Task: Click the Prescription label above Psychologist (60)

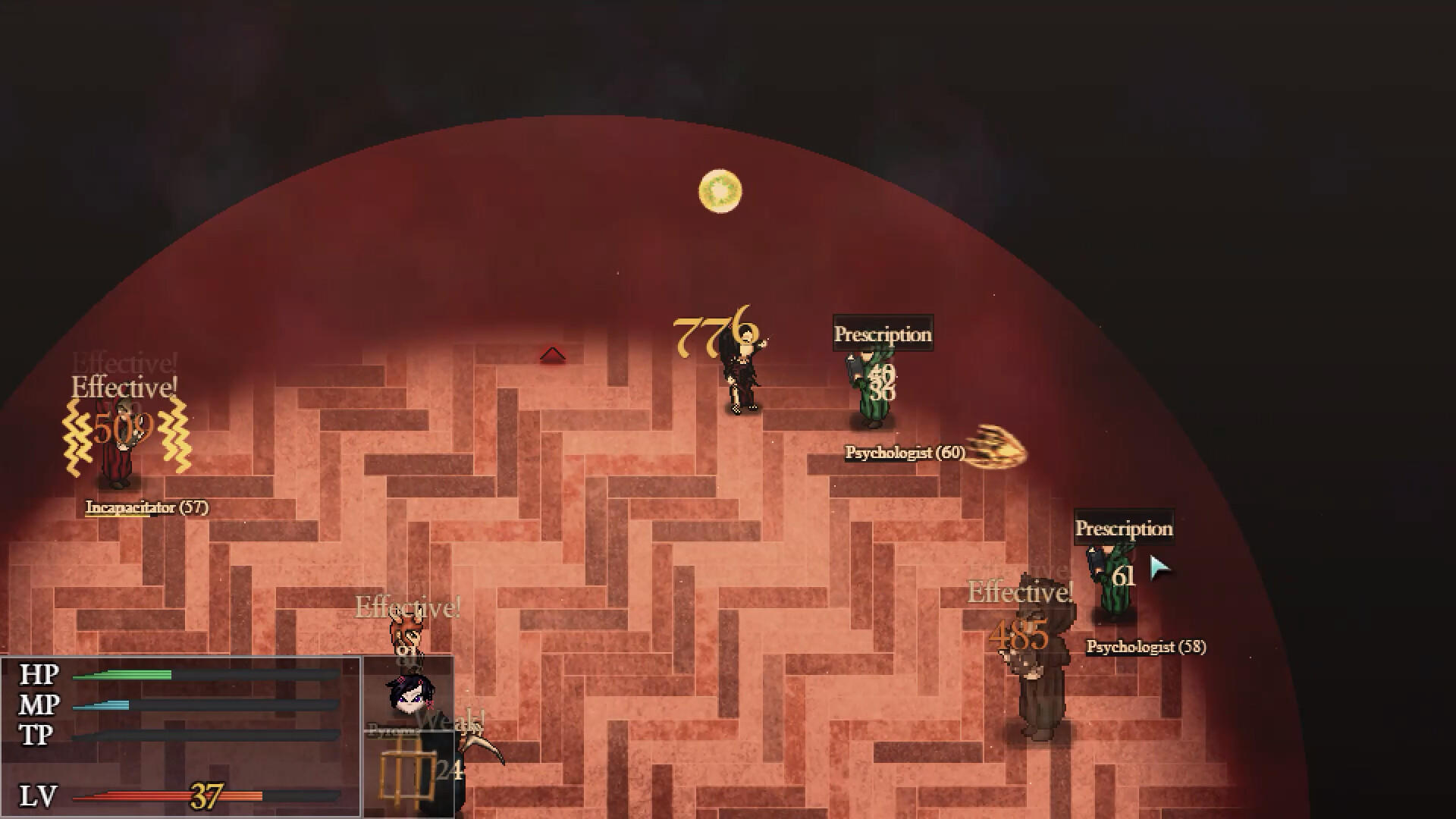Action: tap(883, 333)
